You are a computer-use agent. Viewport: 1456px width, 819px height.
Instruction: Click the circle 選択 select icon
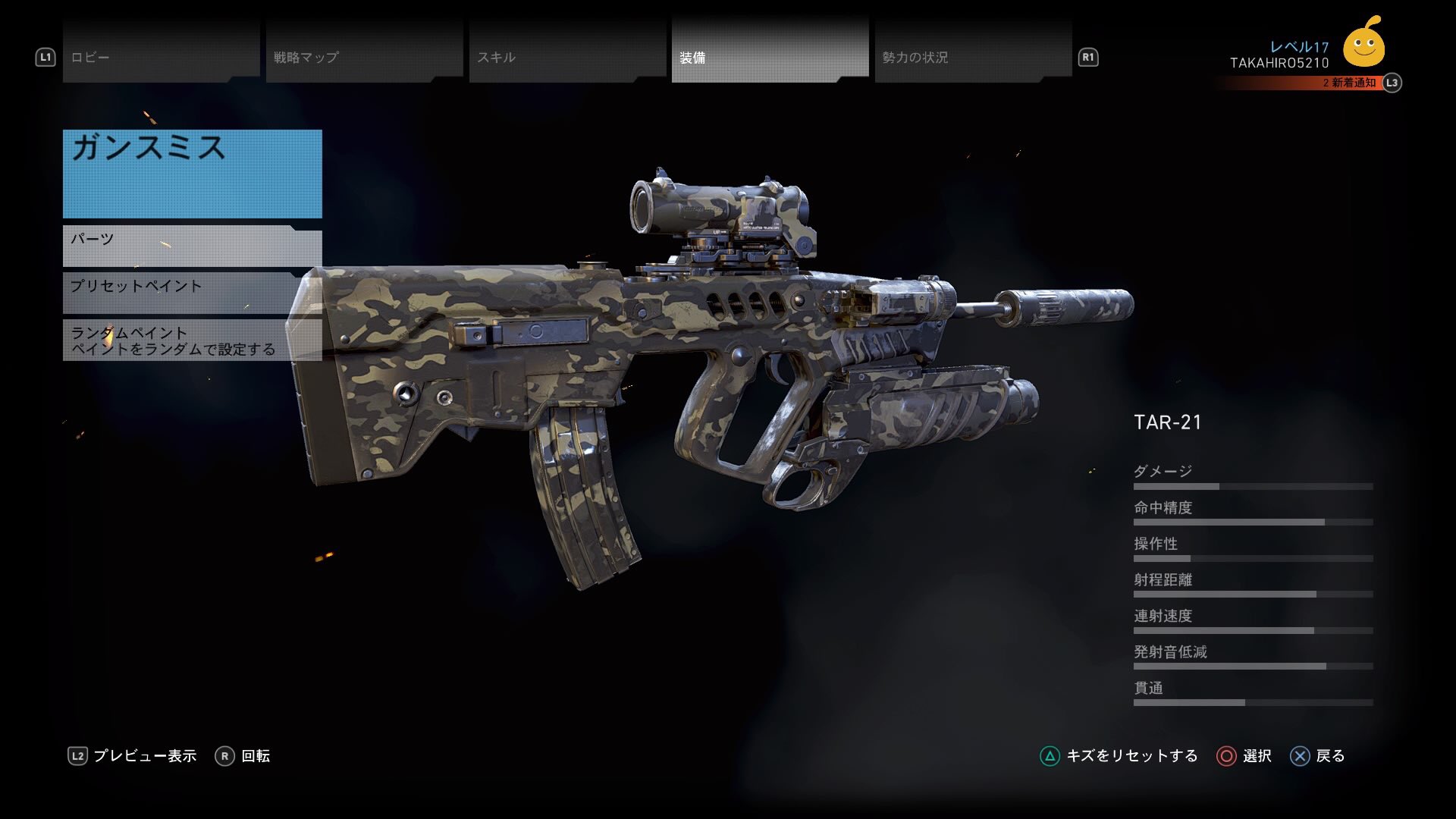click(x=1227, y=756)
